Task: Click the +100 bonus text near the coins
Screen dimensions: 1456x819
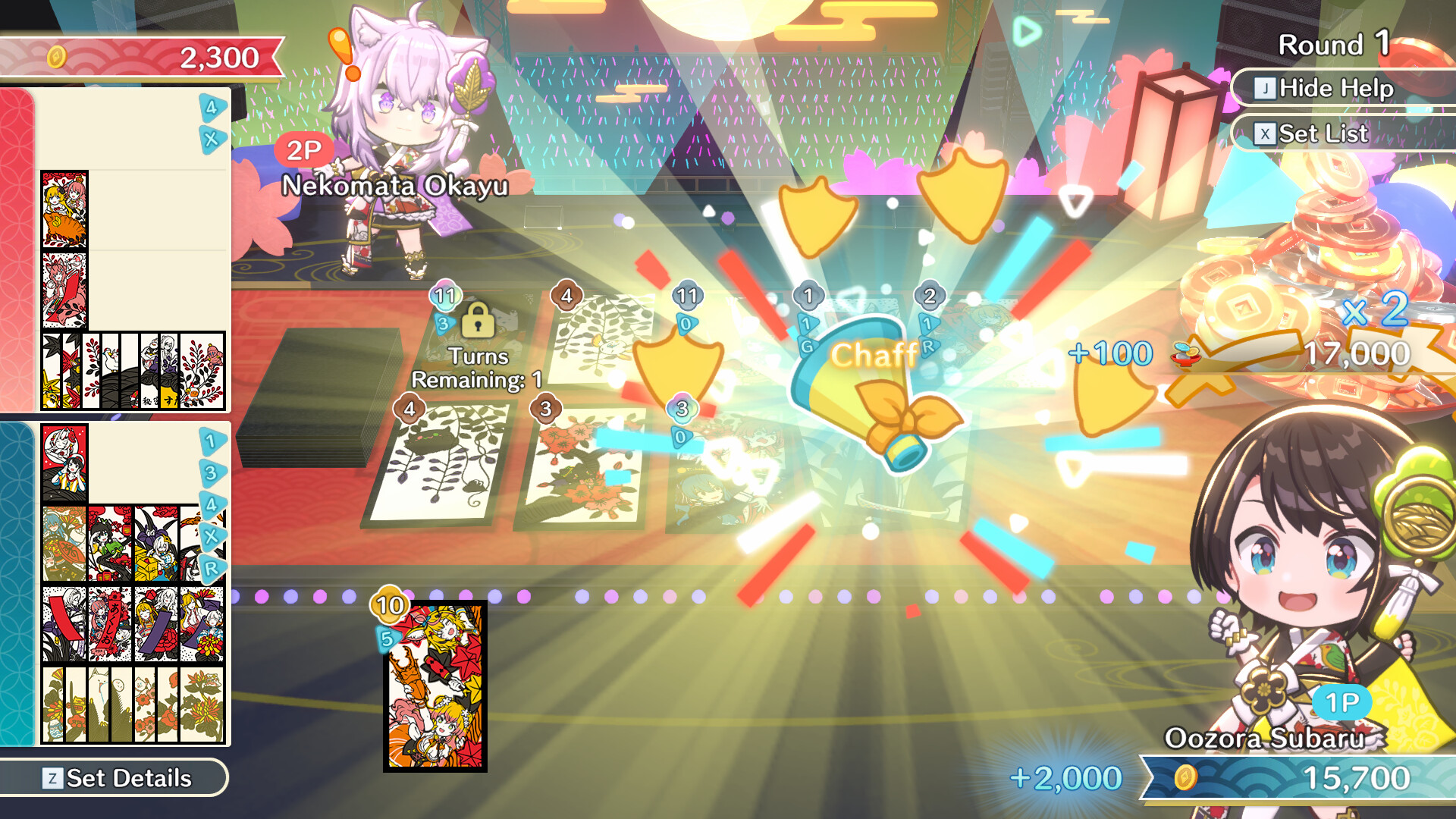Action: click(x=1110, y=352)
